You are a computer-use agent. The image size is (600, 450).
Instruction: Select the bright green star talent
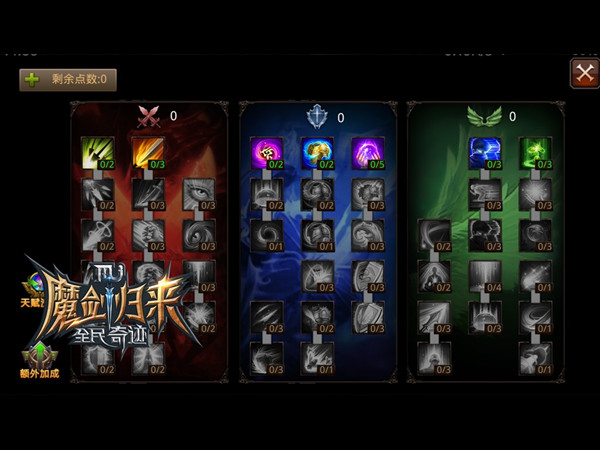coord(535,152)
